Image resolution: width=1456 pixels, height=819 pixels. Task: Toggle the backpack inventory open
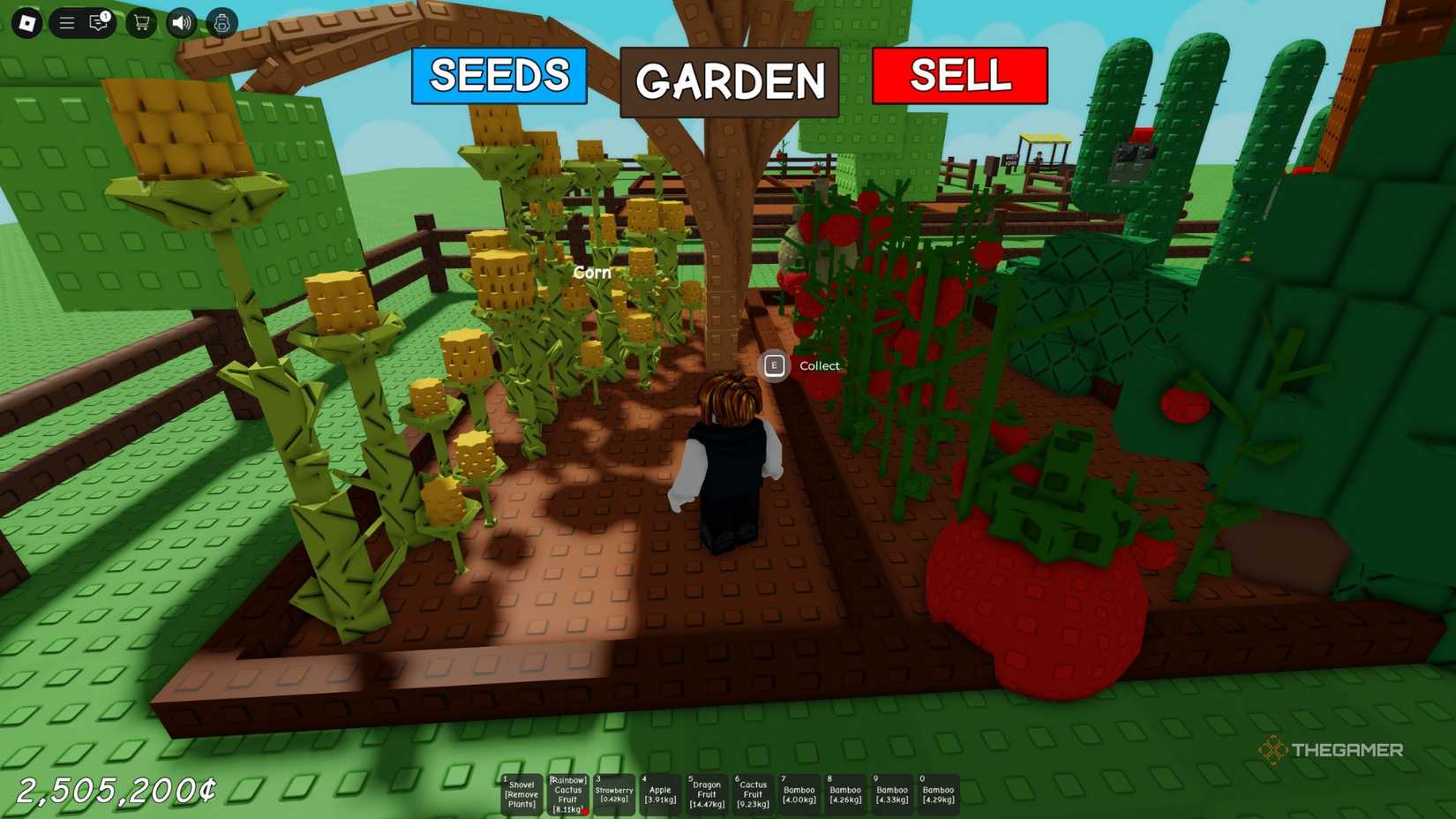point(222,24)
